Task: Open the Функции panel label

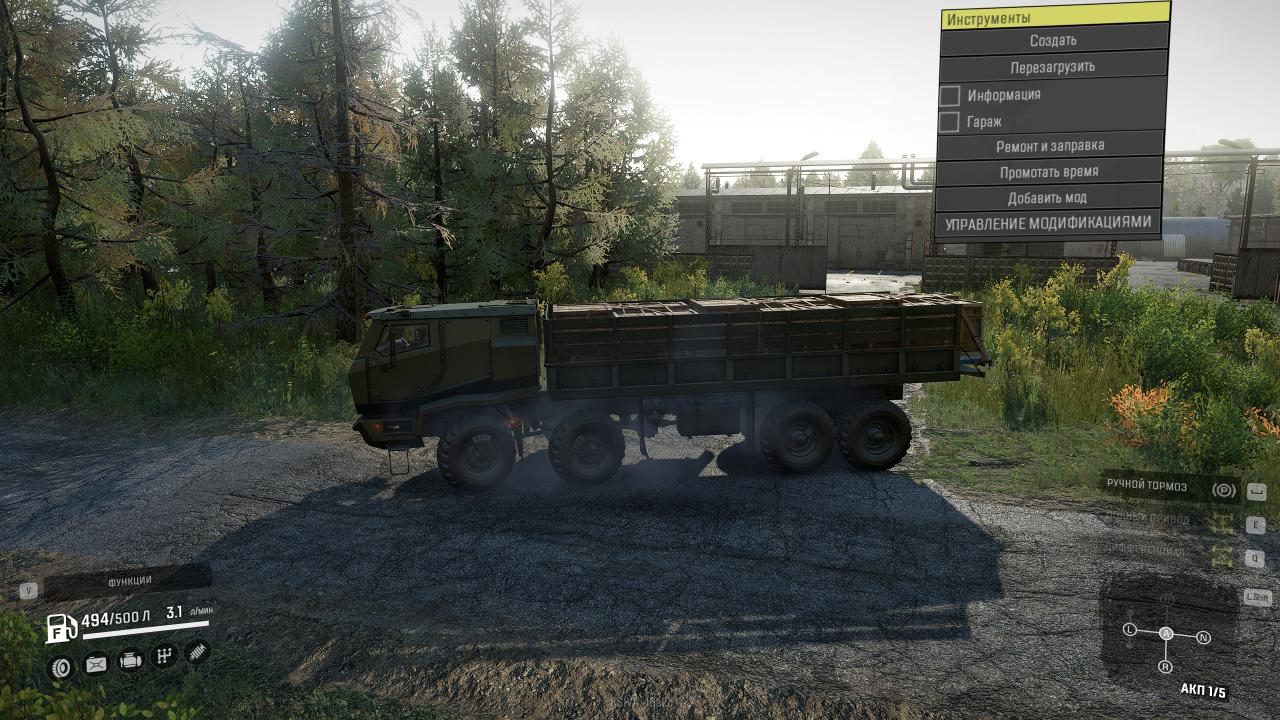Action: tap(129, 581)
